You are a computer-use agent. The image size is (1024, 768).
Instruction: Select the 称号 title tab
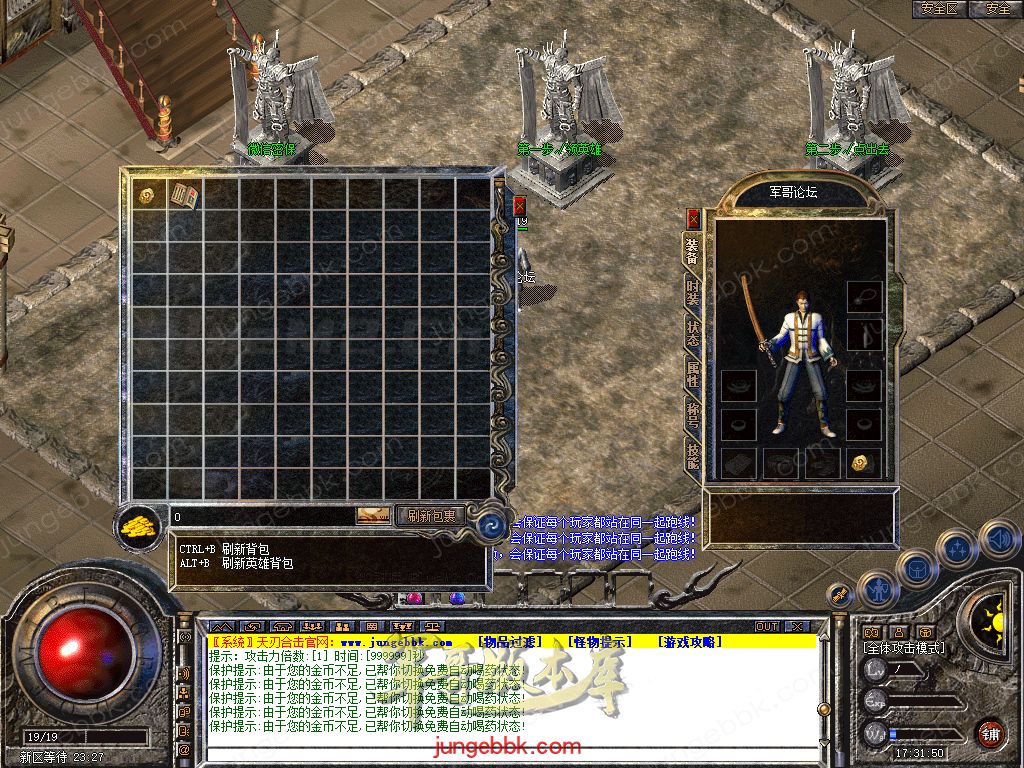[x=692, y=413]
